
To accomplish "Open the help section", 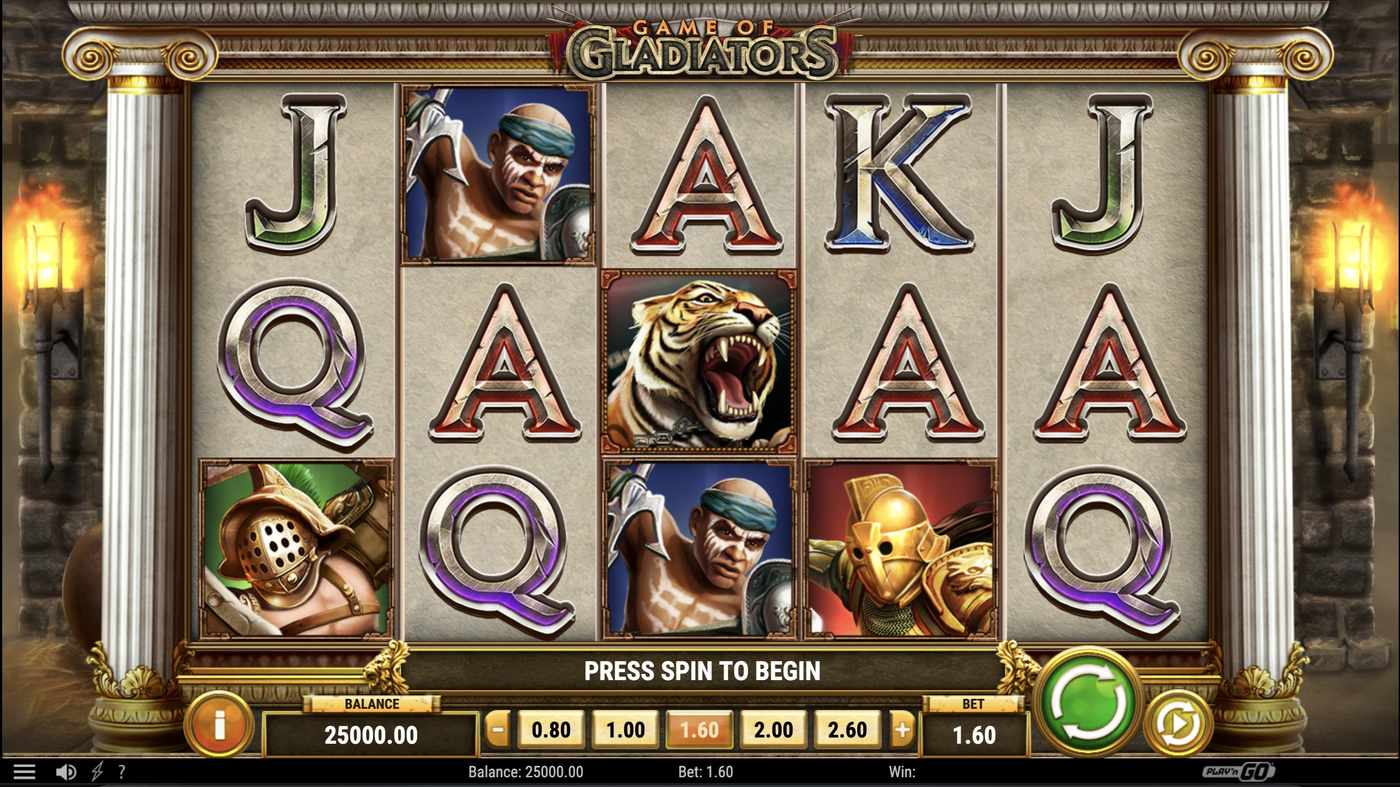I will 121,771.
